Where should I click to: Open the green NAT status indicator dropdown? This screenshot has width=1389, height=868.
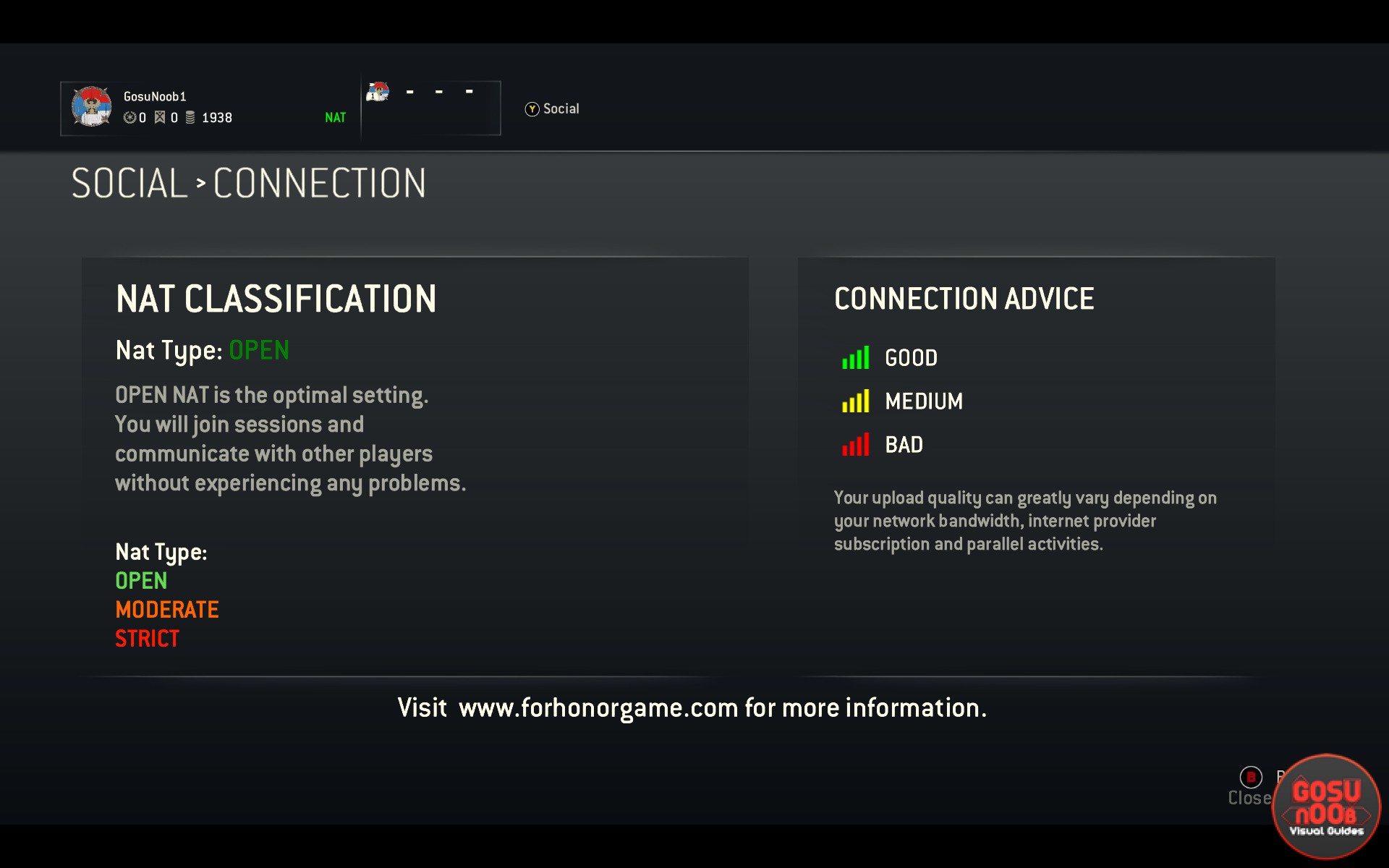click(x=335, y=116)
